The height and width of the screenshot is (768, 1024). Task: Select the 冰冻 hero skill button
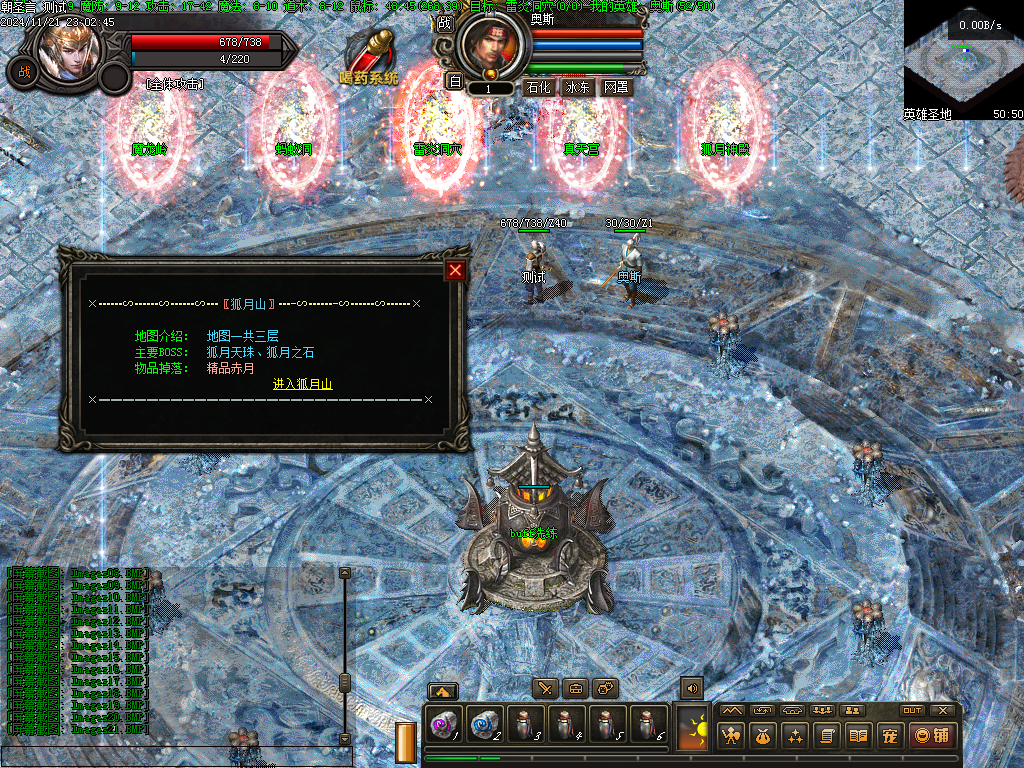[x=577, y=87]
